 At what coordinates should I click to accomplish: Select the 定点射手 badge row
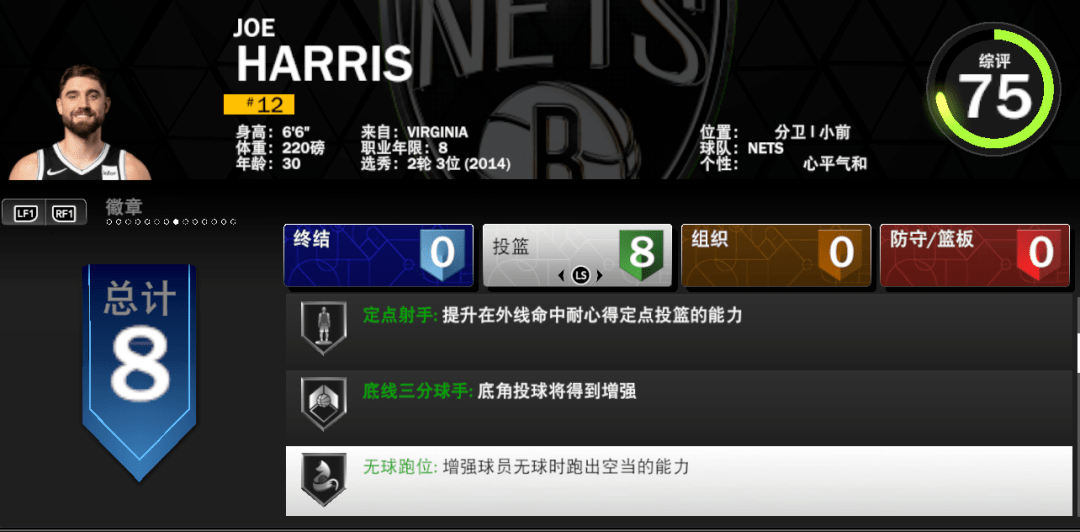pos(680,329)
